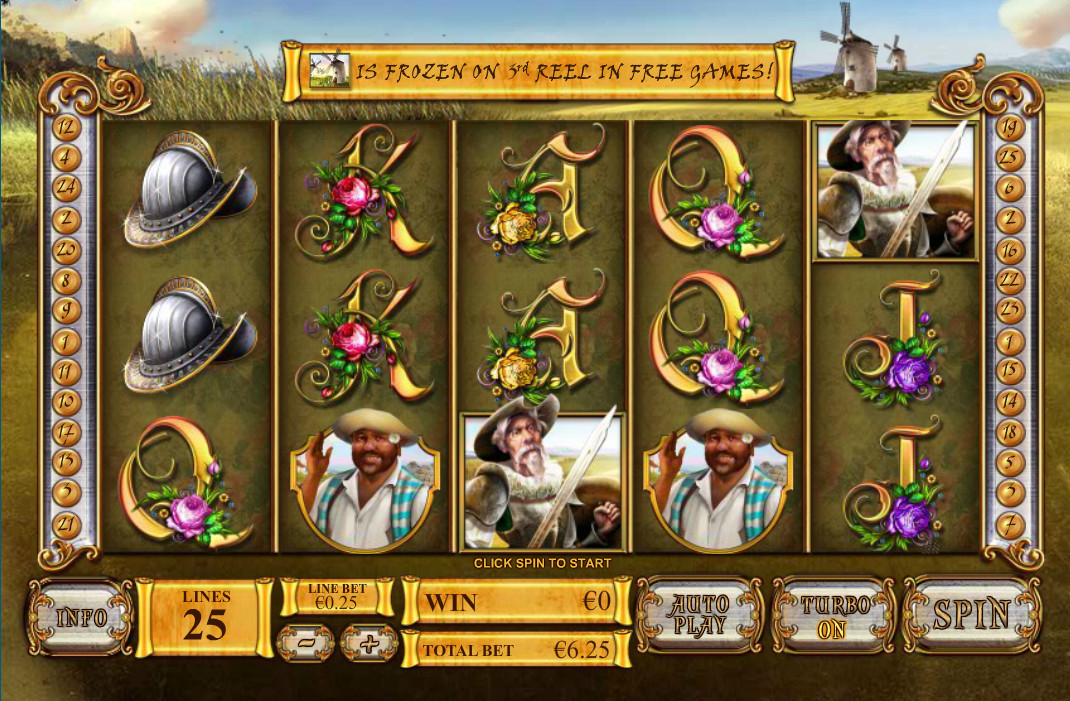Choose payline number 20
The width and height of the screenshot is (1070, 701).
pyautogui.click(x=67, y=248)
